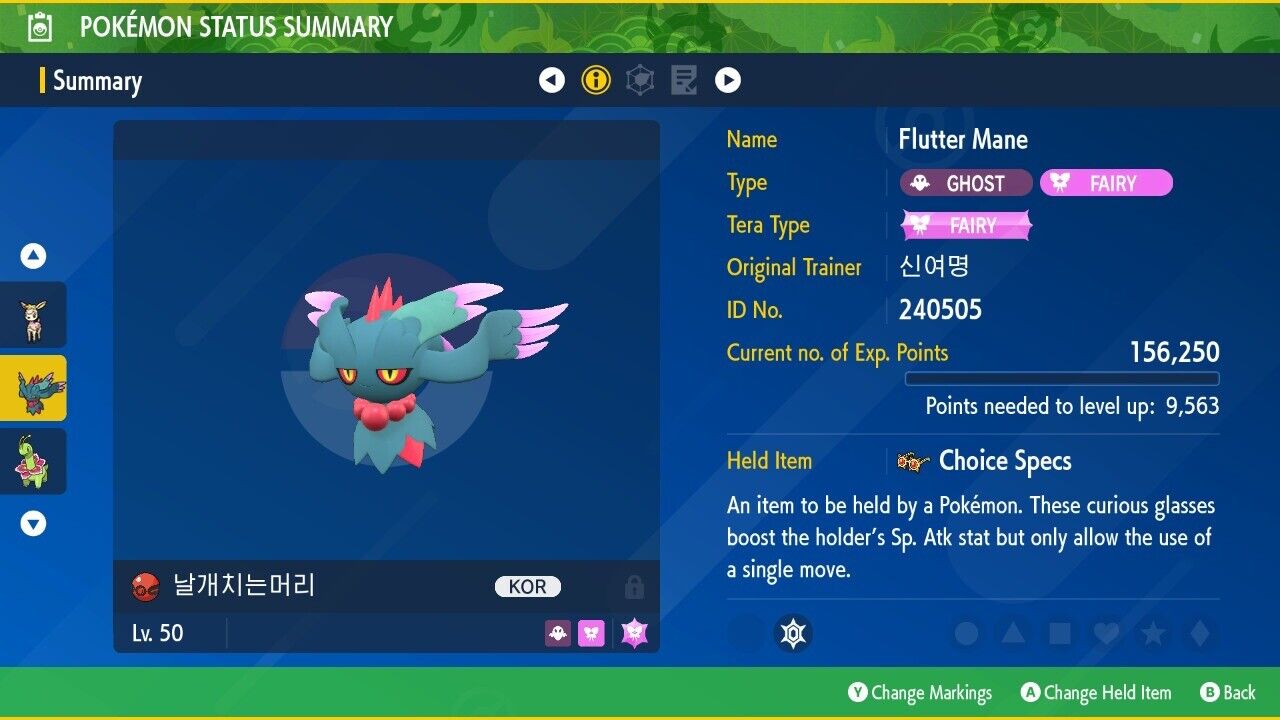
Task: Show the previous Pokémon with up arrow
Action: 34,257
